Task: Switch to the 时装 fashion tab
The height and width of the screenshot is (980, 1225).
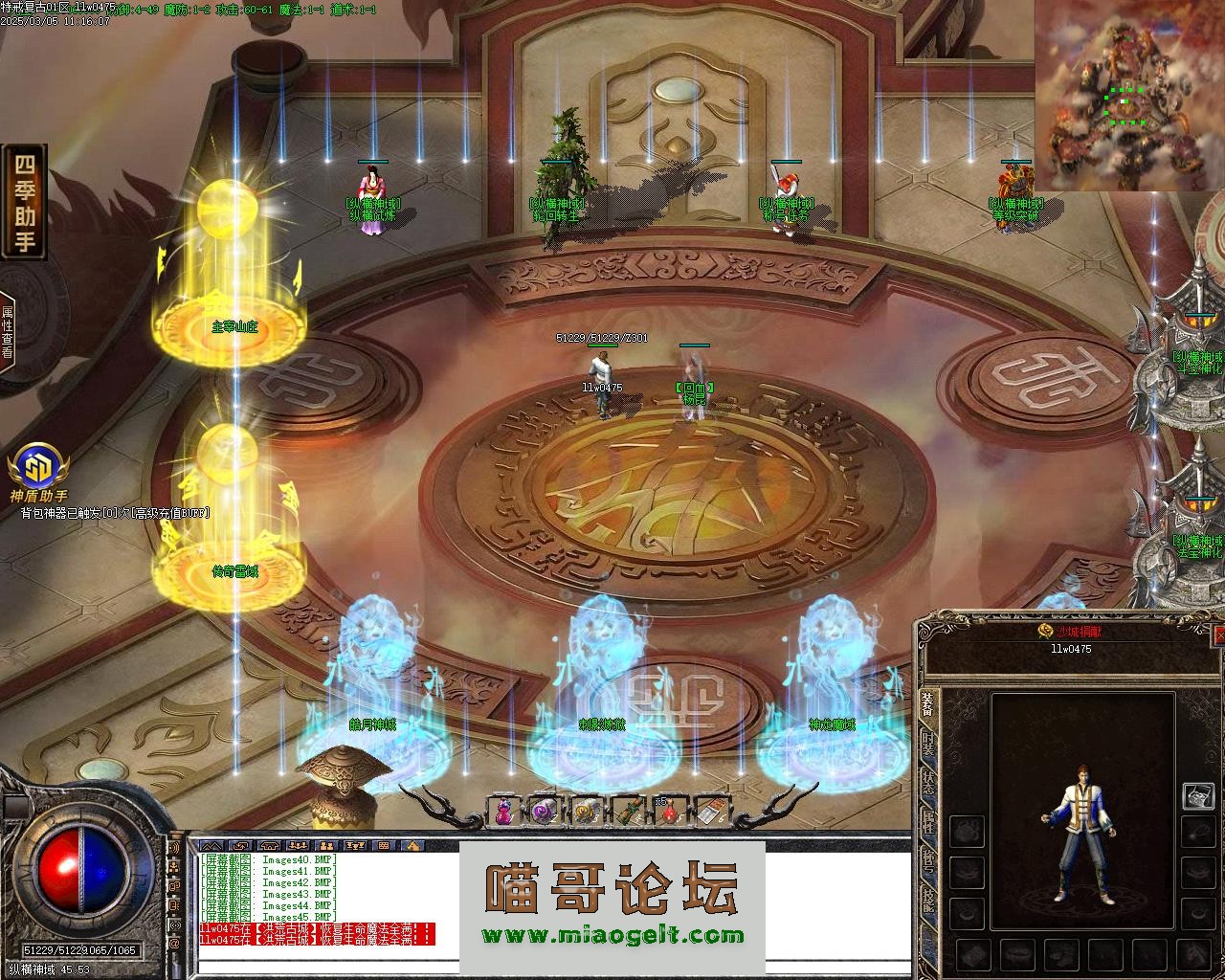Action: tap(927, 744)
